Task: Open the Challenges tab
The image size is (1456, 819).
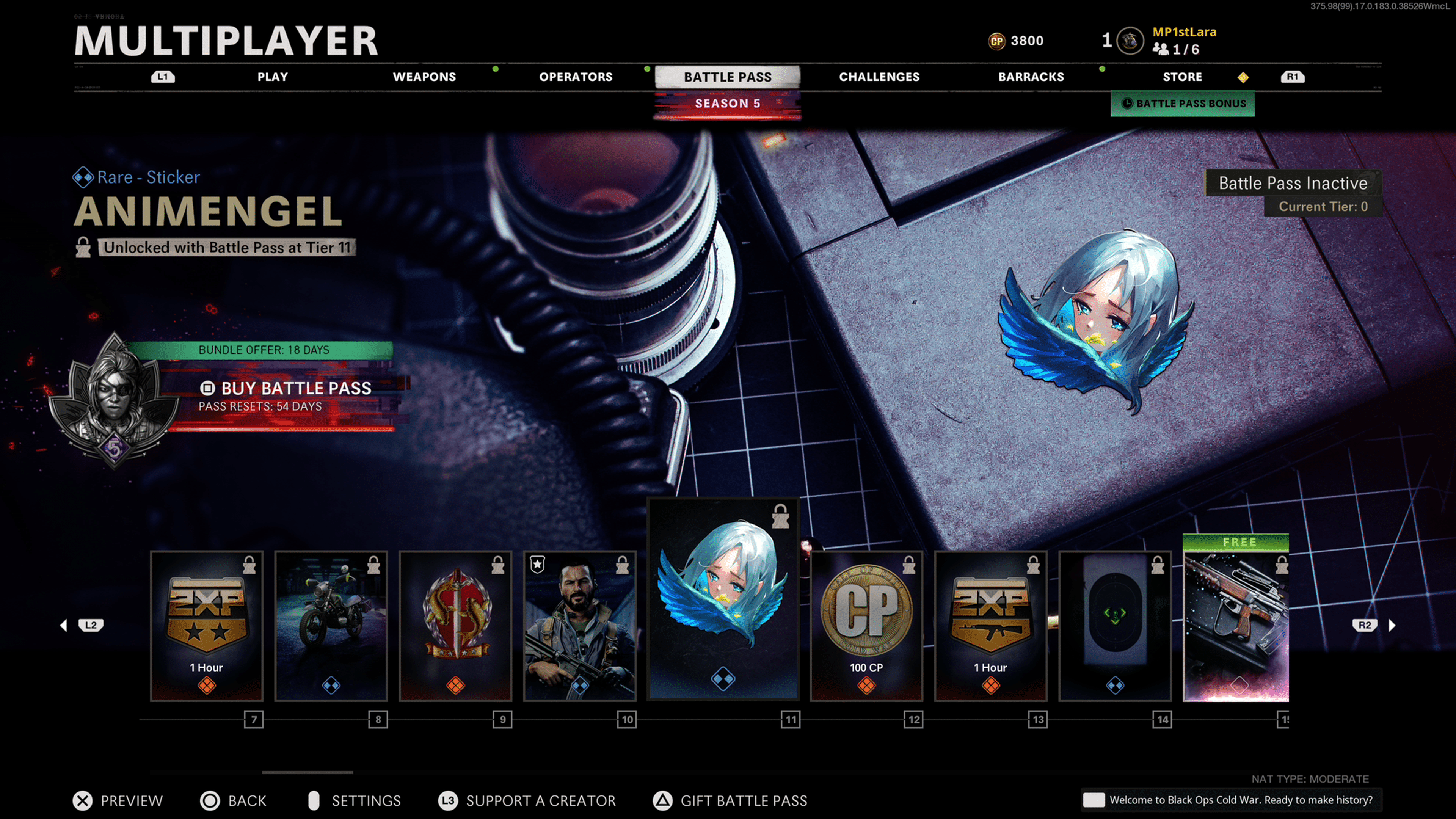Action: click(x=879, y=77)
